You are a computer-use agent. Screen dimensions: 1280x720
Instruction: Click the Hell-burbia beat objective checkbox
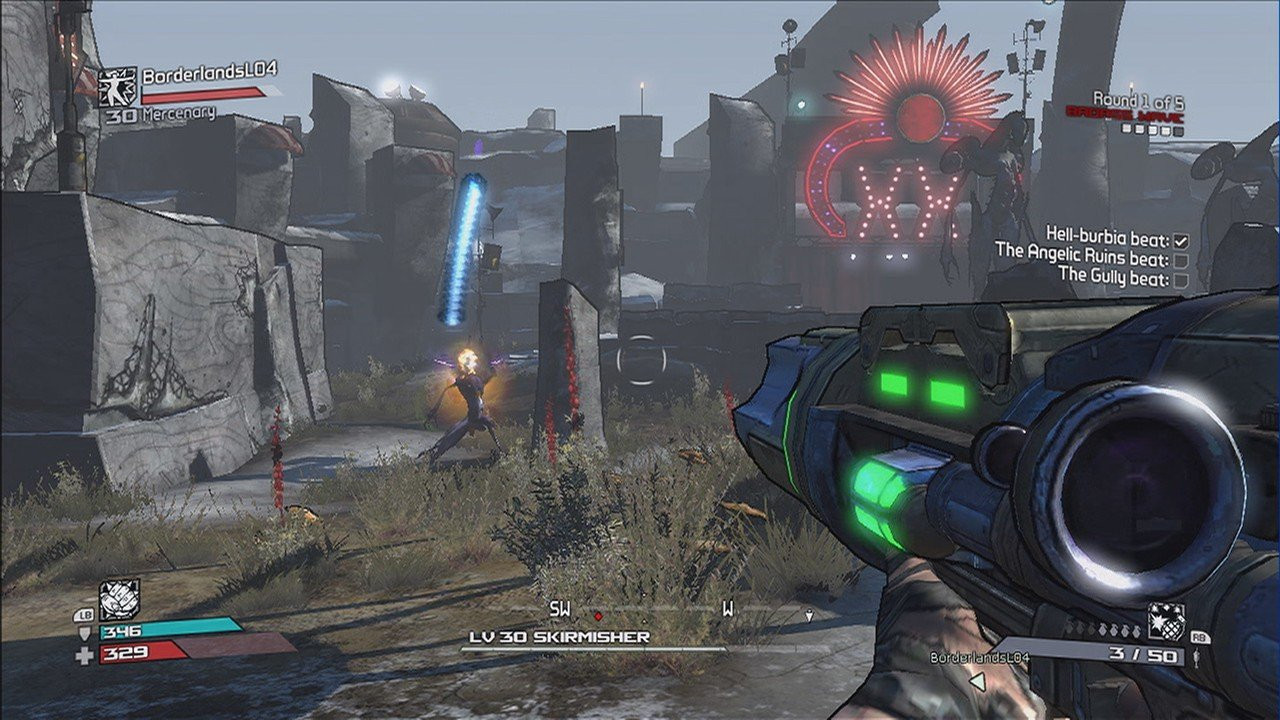(x=1181, y=240)
